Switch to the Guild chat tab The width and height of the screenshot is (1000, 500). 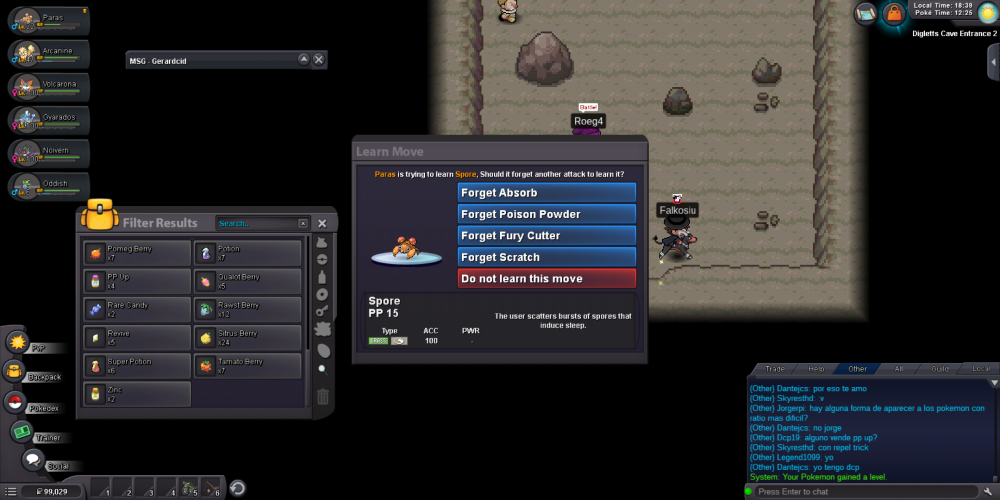pos(940,369)
